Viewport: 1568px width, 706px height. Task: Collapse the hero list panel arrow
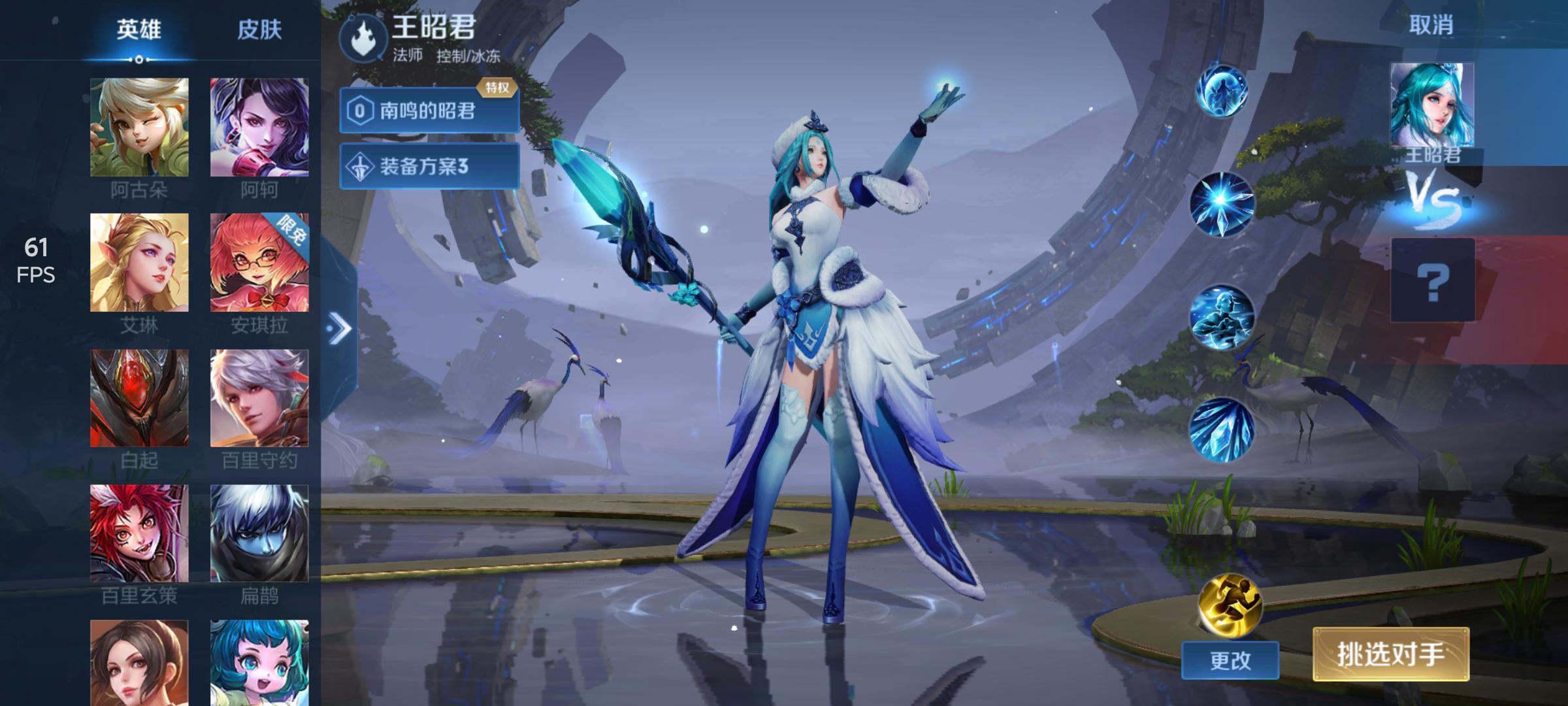pos(339,329)
